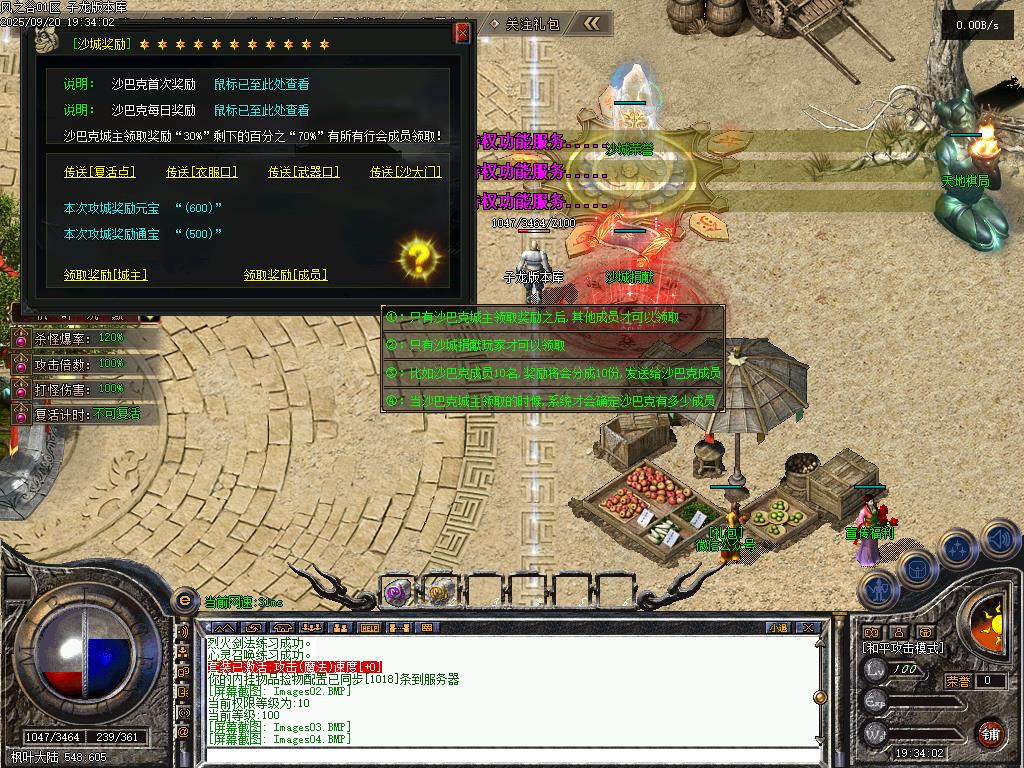Screen dimensions: 1024x768
Task: Click the 小退 logout button above chat
Action: [x=778, y=628]
